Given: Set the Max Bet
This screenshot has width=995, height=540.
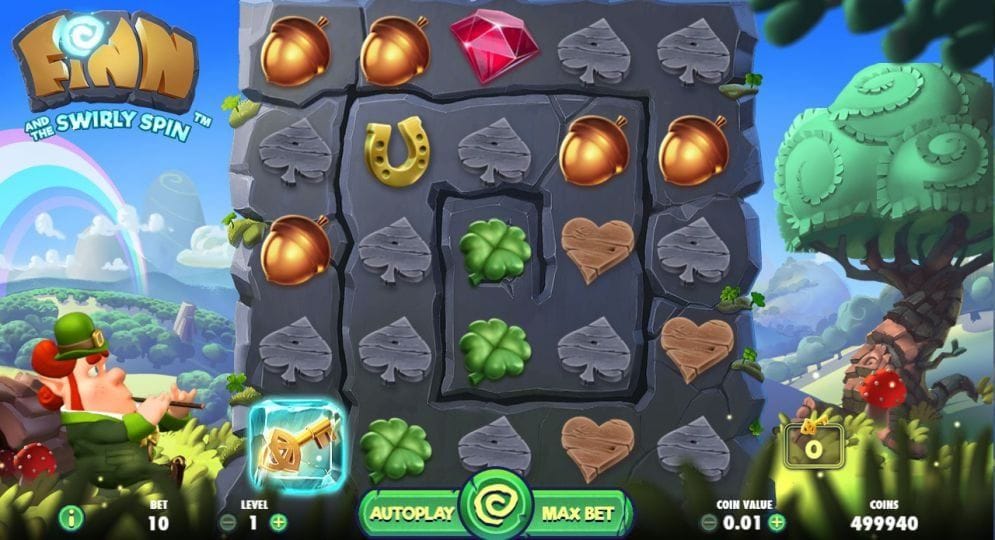Looking at the screenshot, I should tap(577, 514).
